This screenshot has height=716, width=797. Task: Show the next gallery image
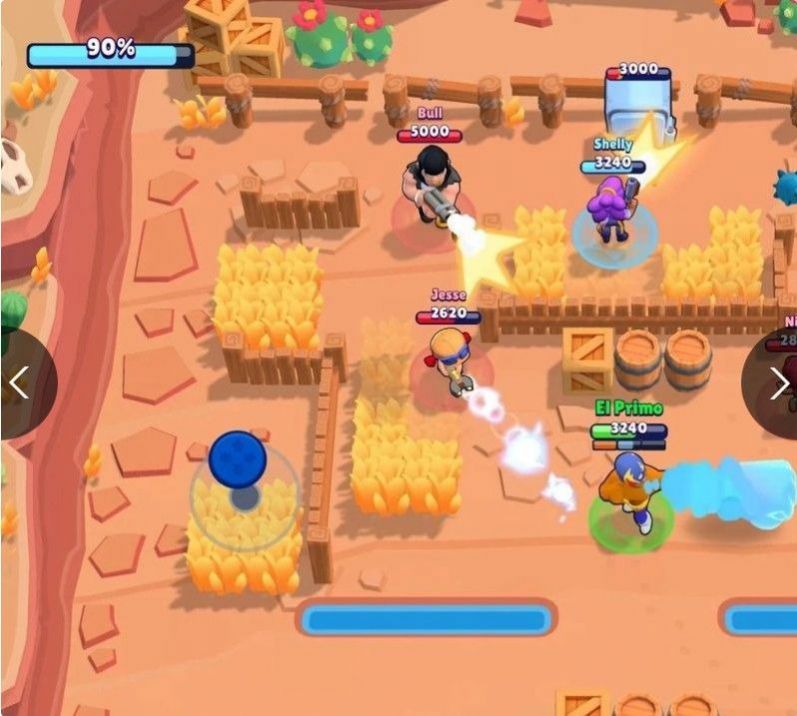pyautogui.click(x=778, y=382)
